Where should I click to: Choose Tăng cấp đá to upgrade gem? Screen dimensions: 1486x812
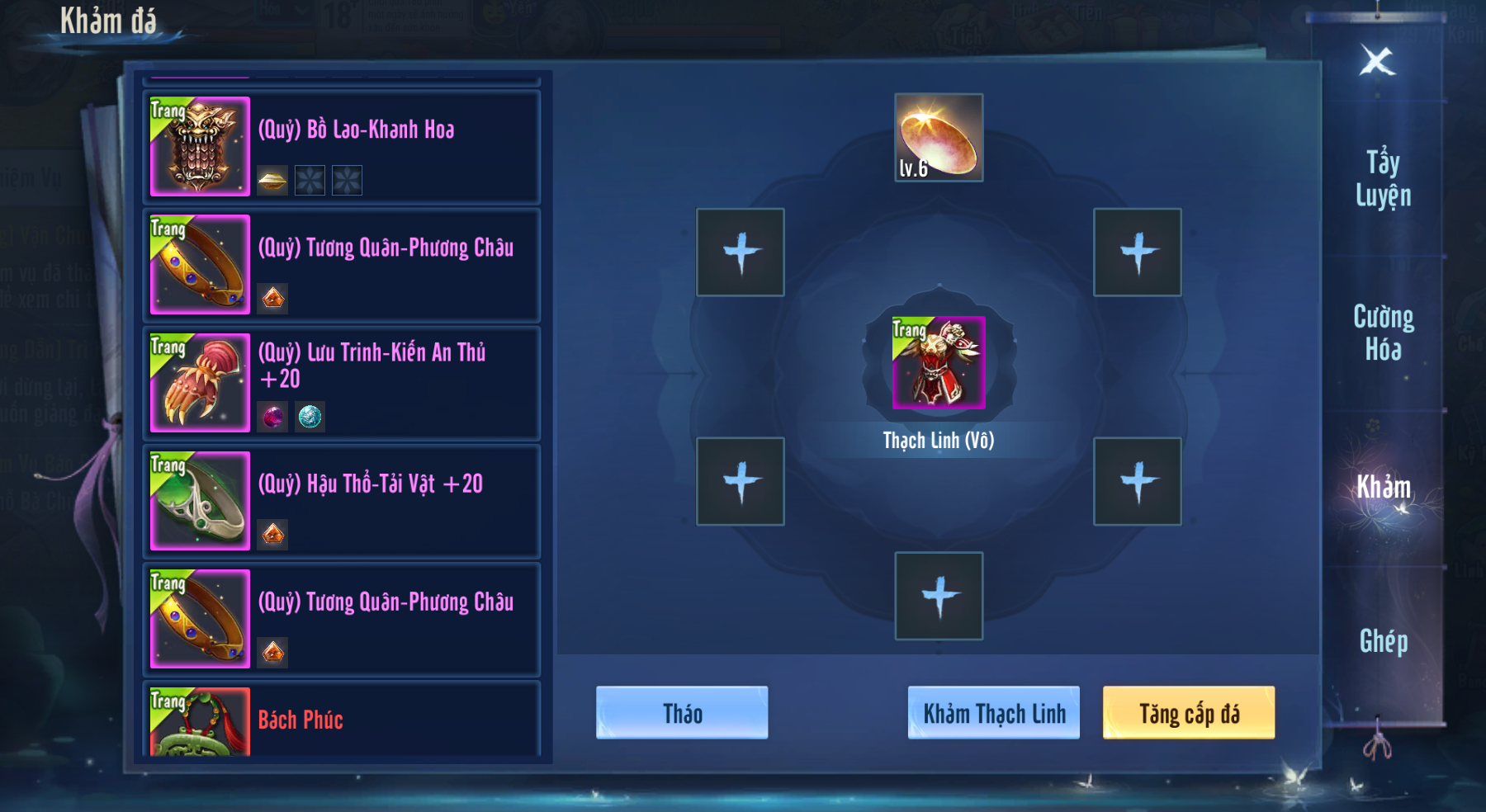1189,713
